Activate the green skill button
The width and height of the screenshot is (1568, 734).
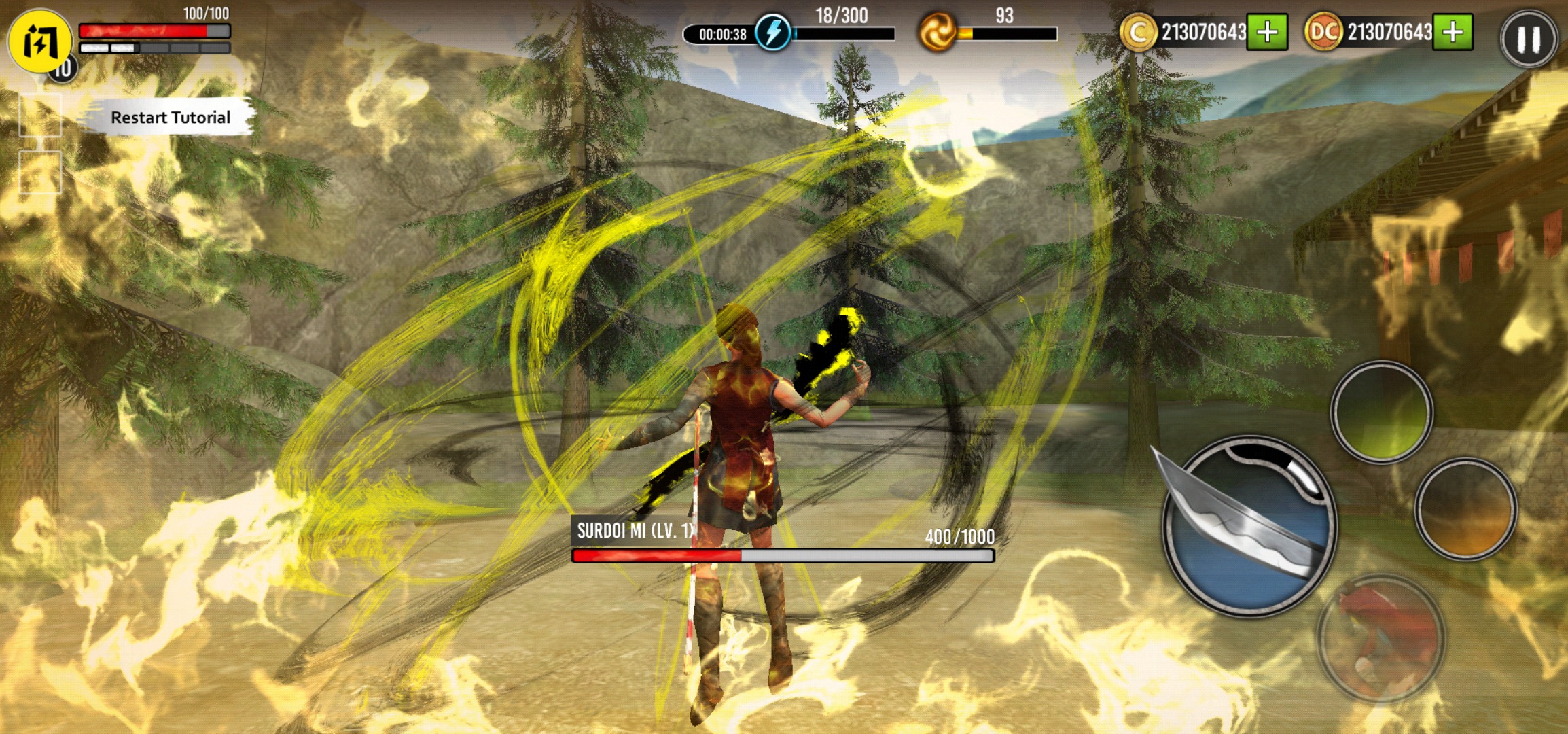(1381, 412)
